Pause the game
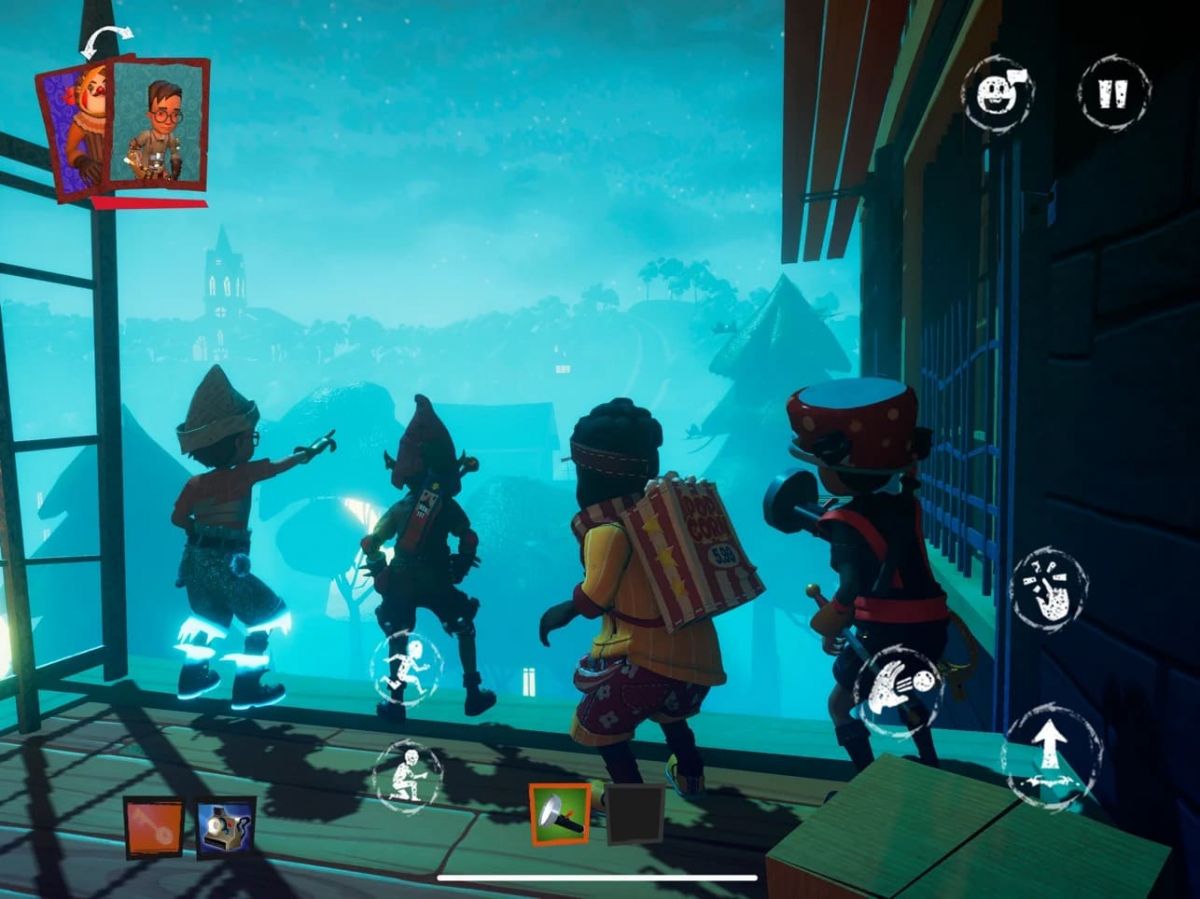The image size is (1200, 899). click(x=1114, y=93)
